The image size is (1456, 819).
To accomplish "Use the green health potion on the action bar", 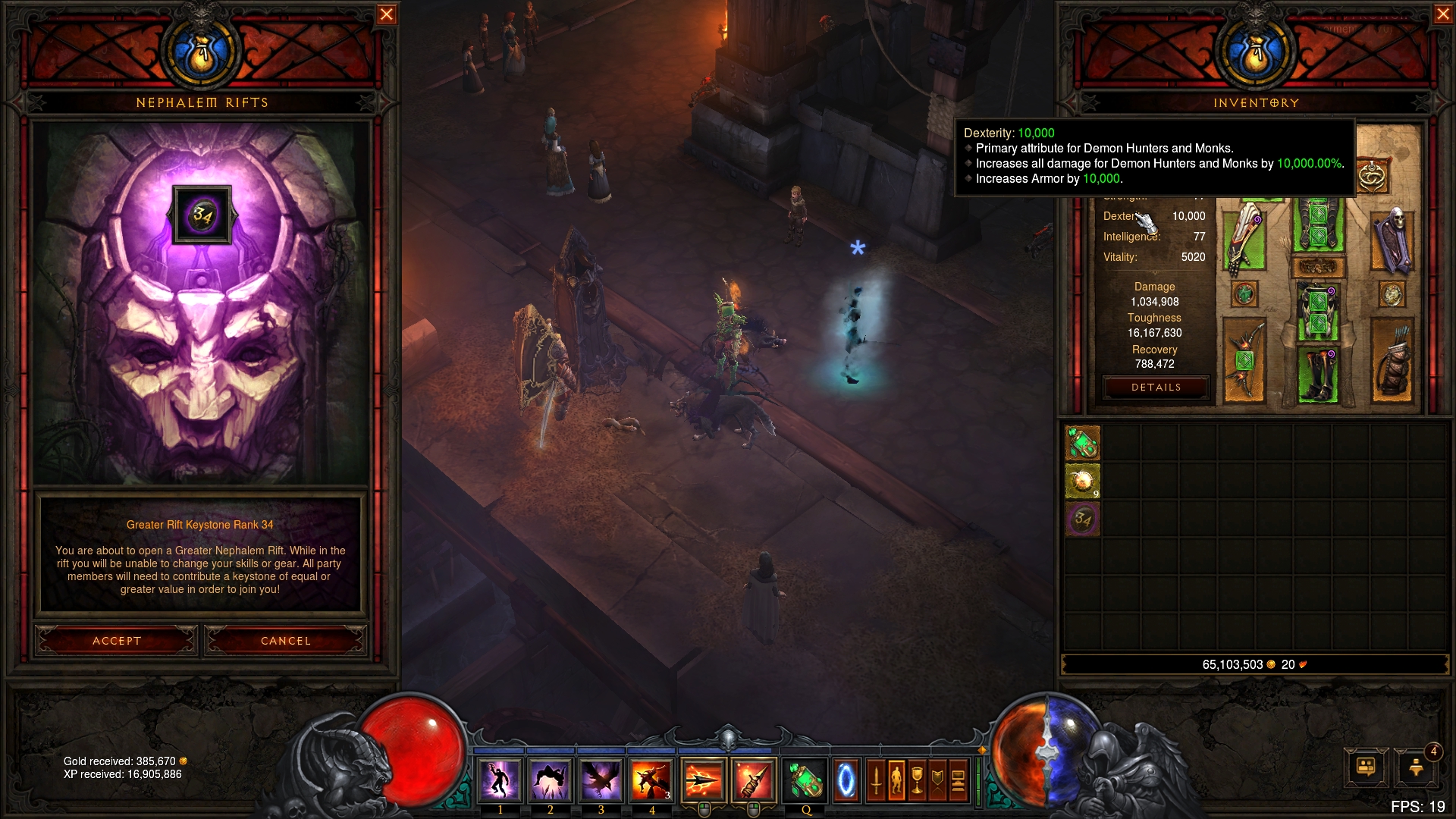I will [805, 780].
